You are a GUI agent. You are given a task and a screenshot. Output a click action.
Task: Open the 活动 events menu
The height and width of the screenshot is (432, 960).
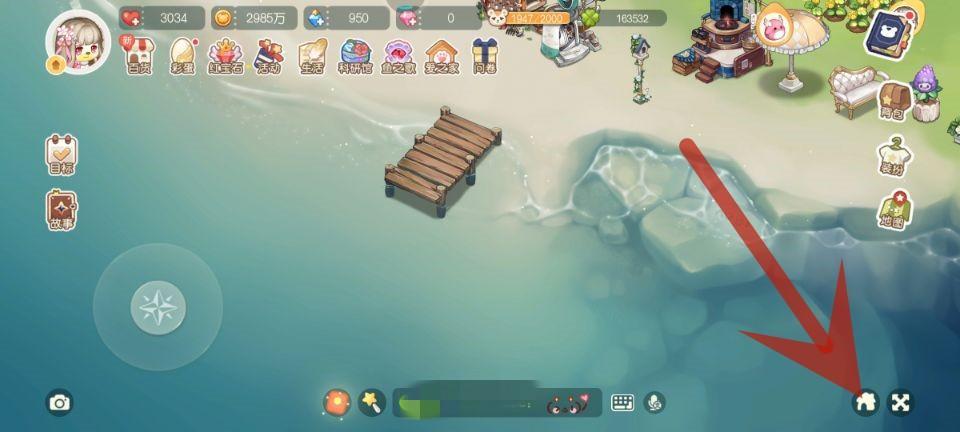(x=269, y=56)
